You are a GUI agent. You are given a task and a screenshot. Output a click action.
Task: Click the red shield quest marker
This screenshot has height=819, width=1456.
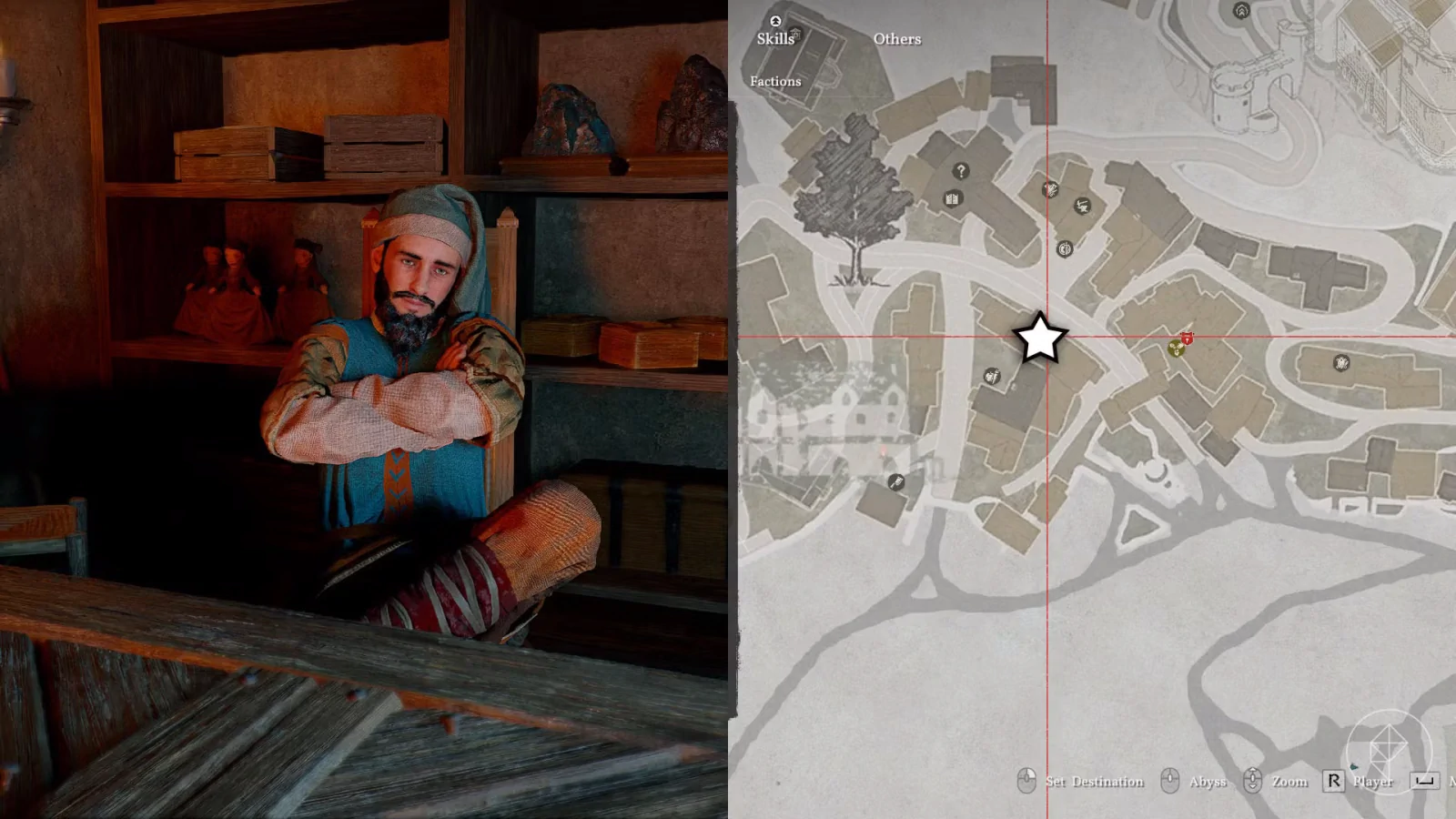pos(1187,339)
